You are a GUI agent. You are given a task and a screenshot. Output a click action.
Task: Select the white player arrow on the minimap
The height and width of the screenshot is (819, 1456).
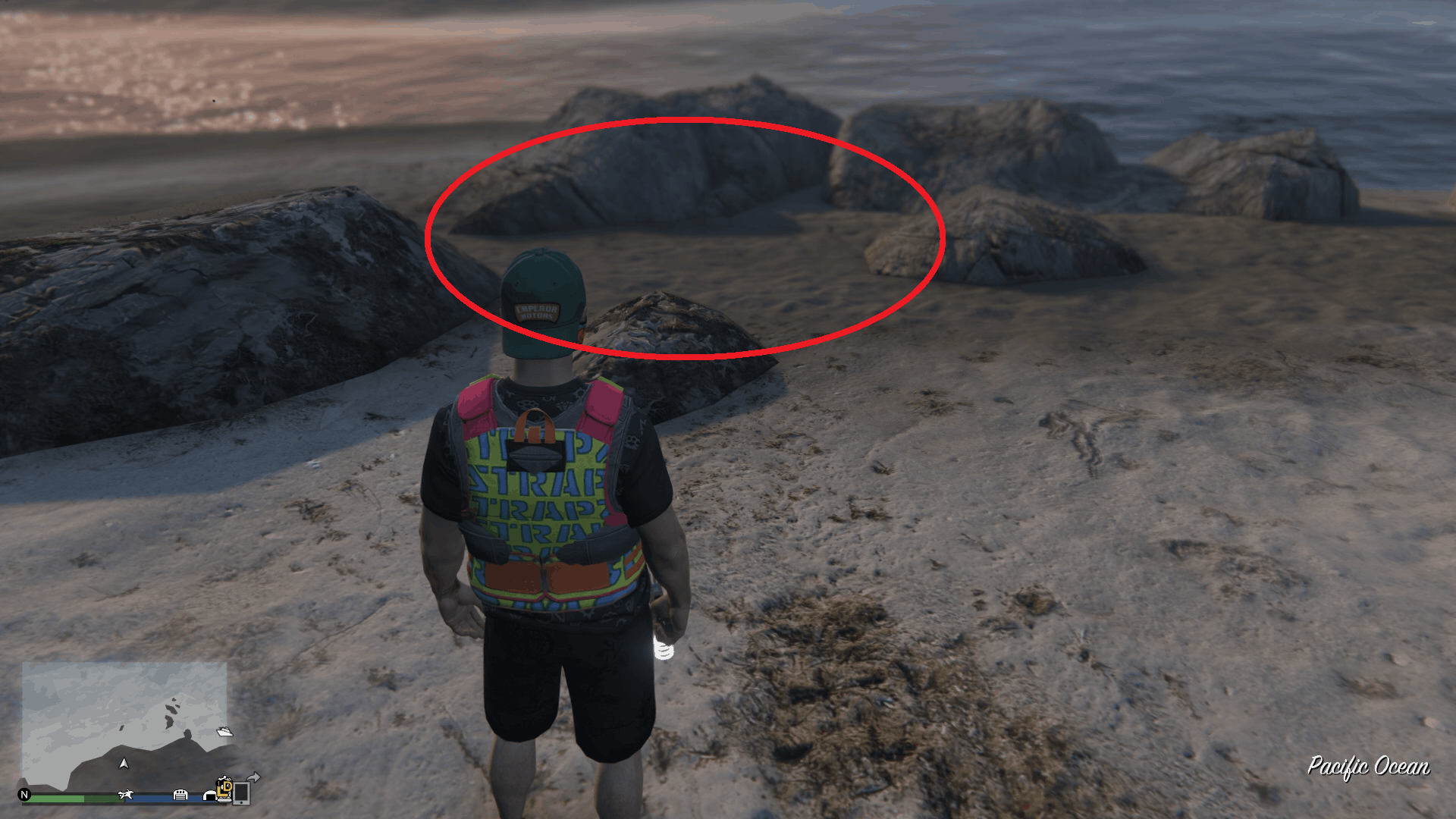(124, 764)
